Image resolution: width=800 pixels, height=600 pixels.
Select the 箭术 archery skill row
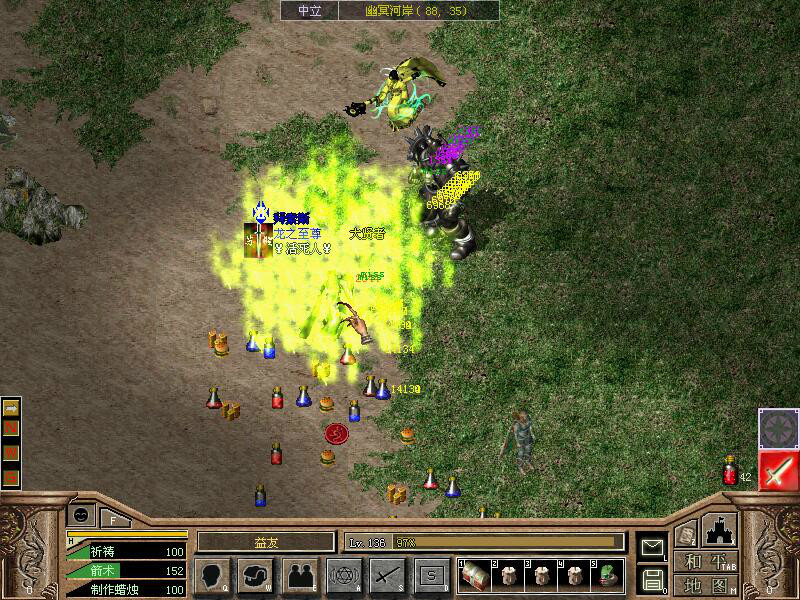pos(127,571)
